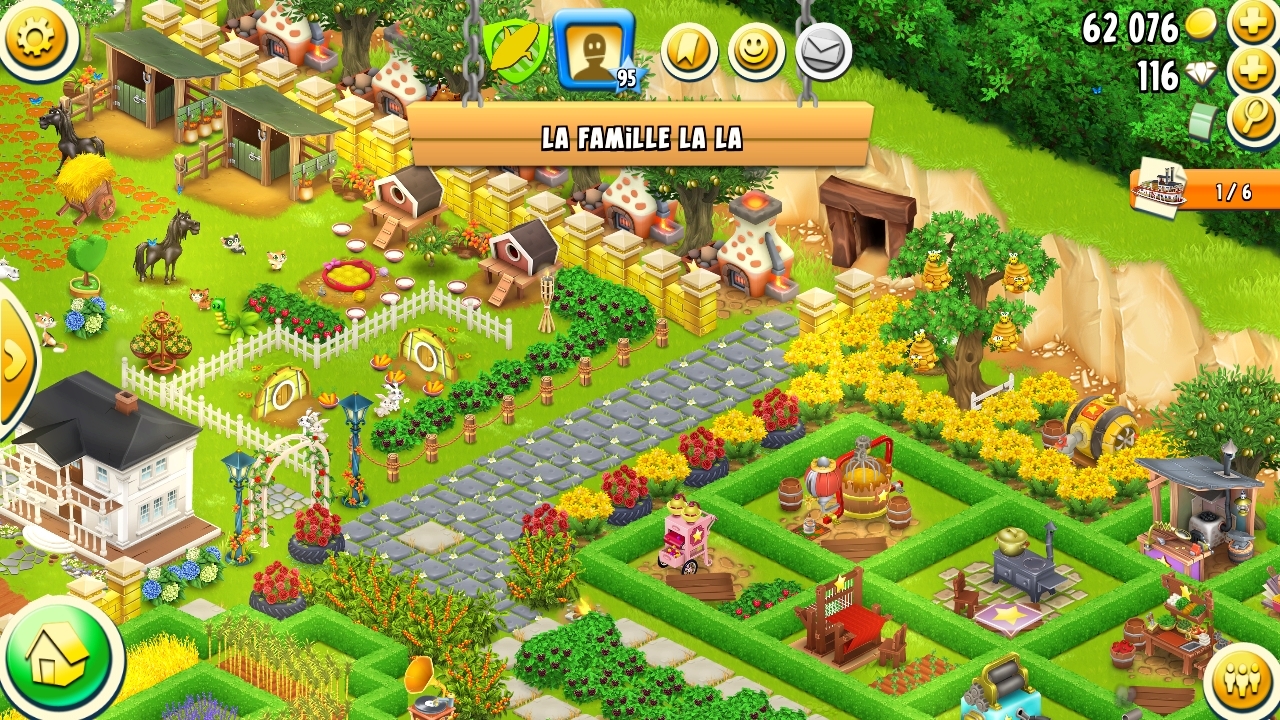Click the La Famille La La name banner
Viewport: 1280px width, 720px height.
640,136
